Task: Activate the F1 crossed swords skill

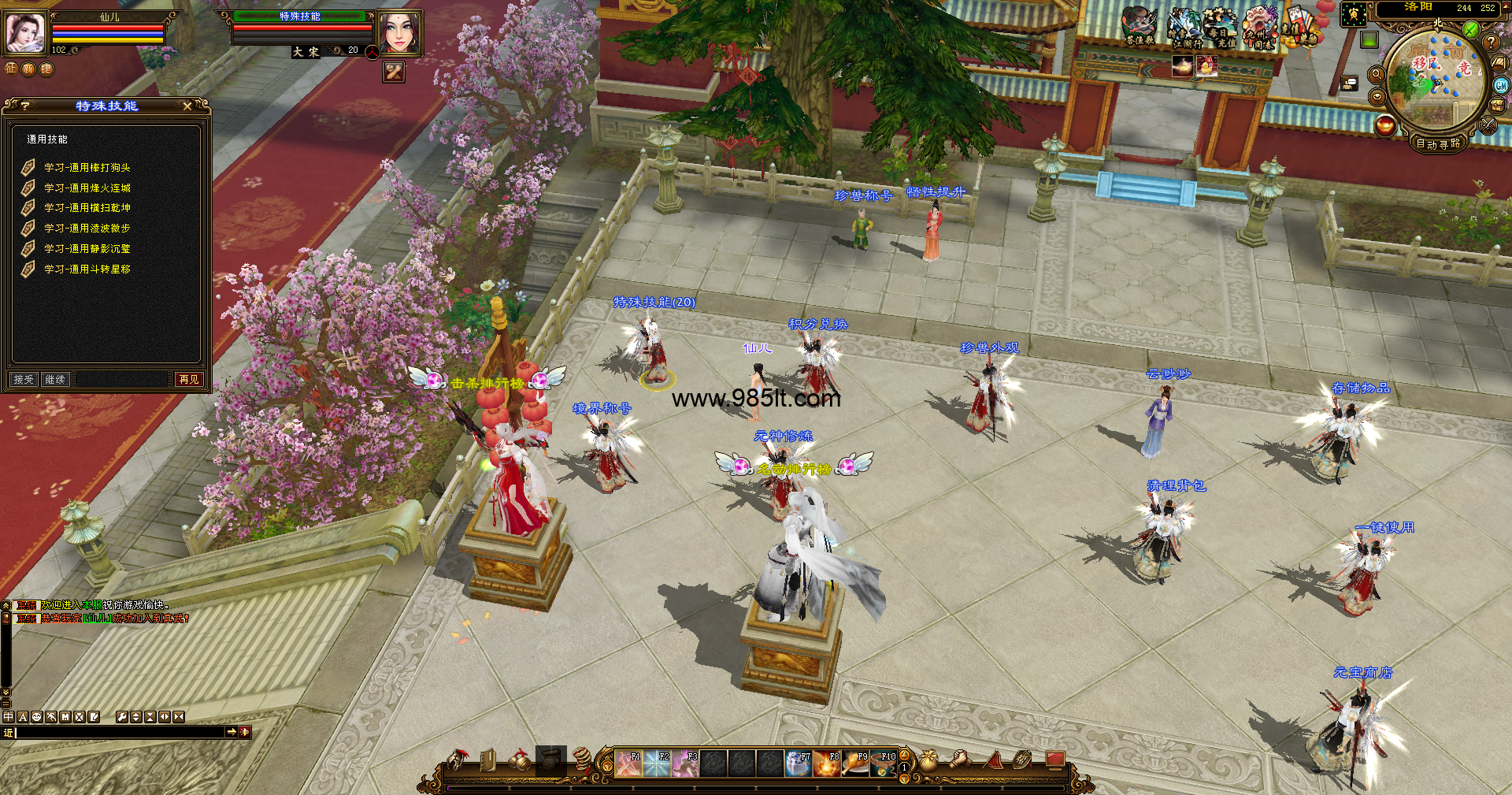Action: (x=628, y=763)
